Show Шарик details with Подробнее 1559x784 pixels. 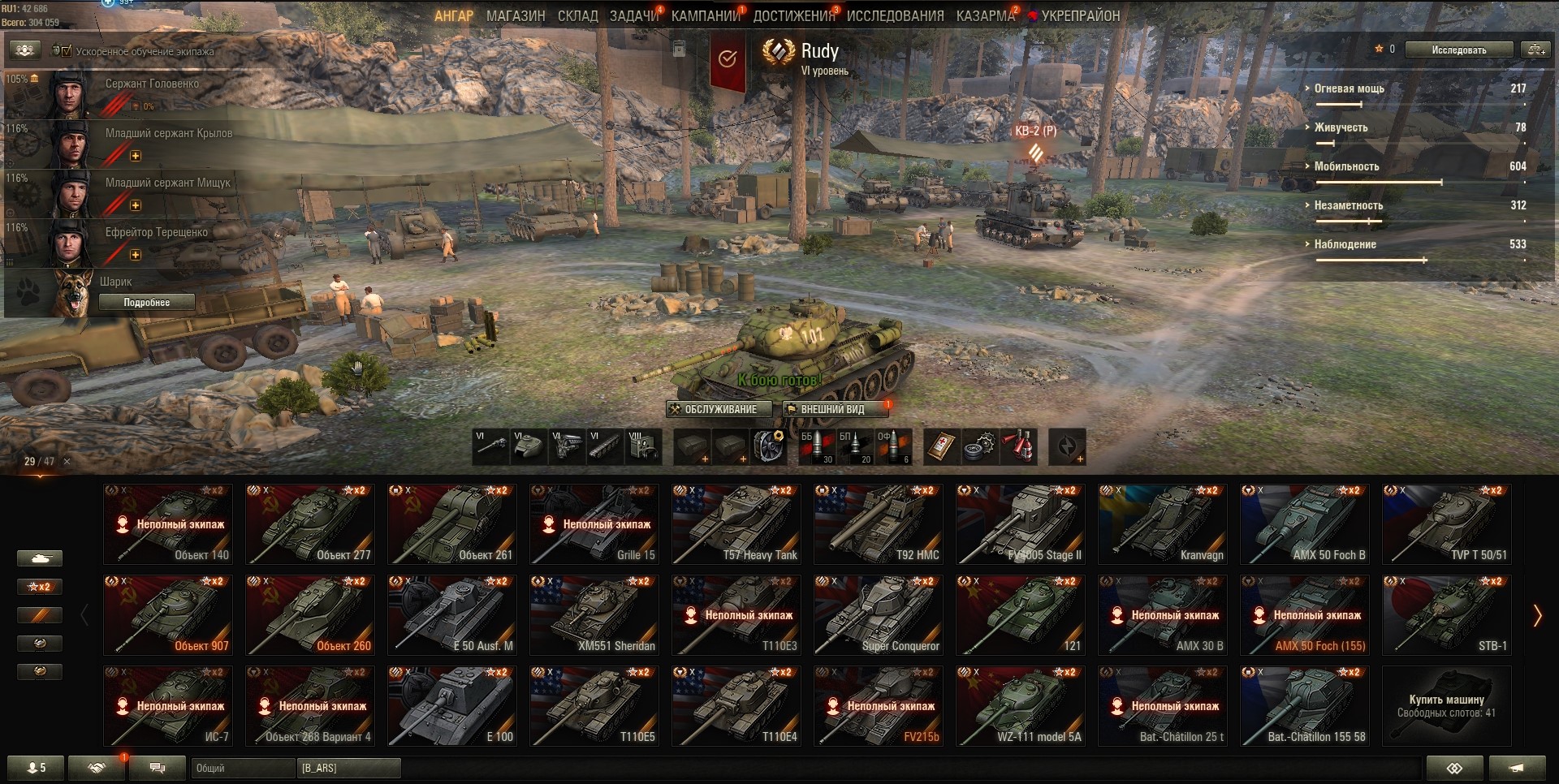146,302
